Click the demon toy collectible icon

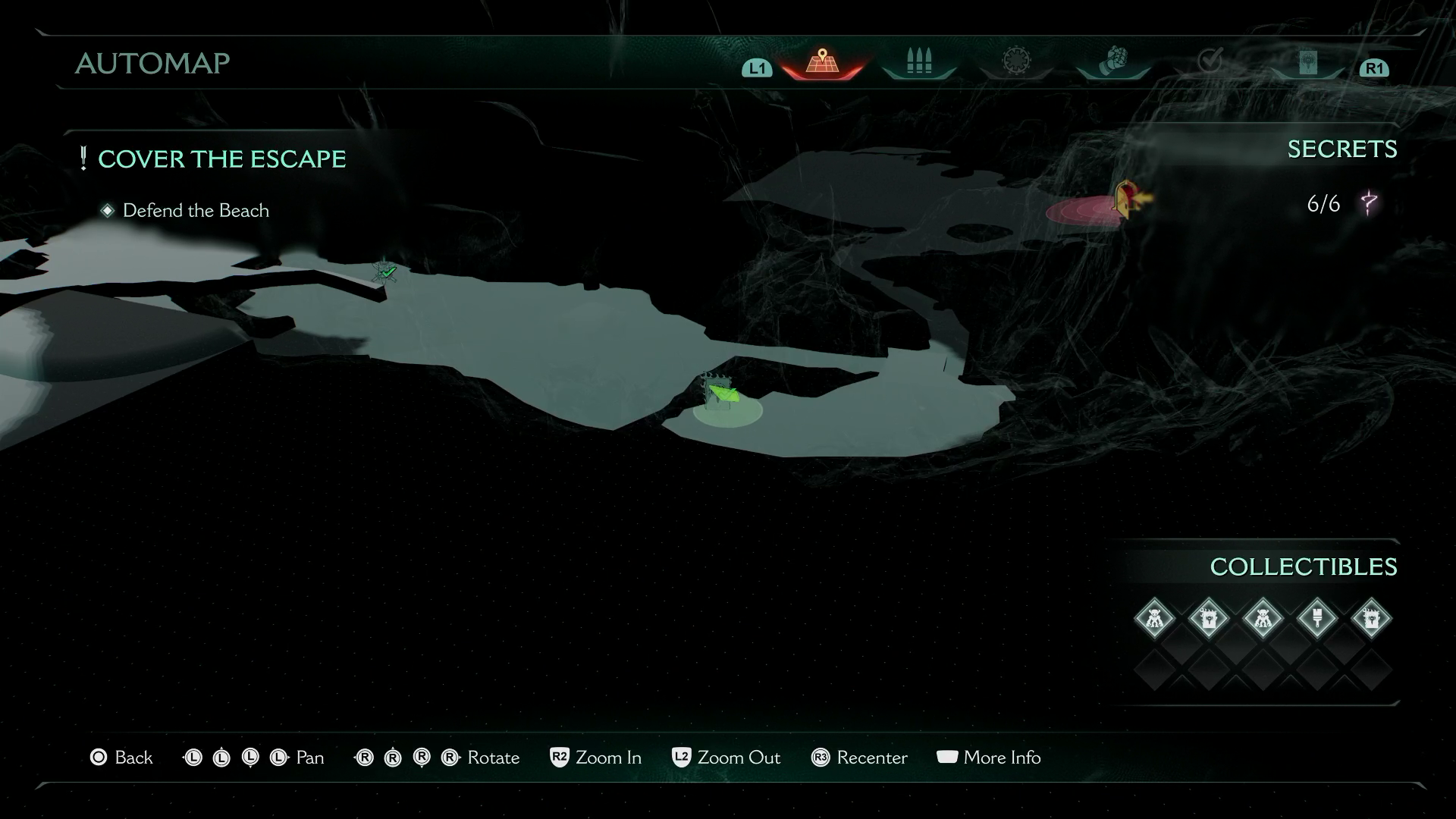1264,618
